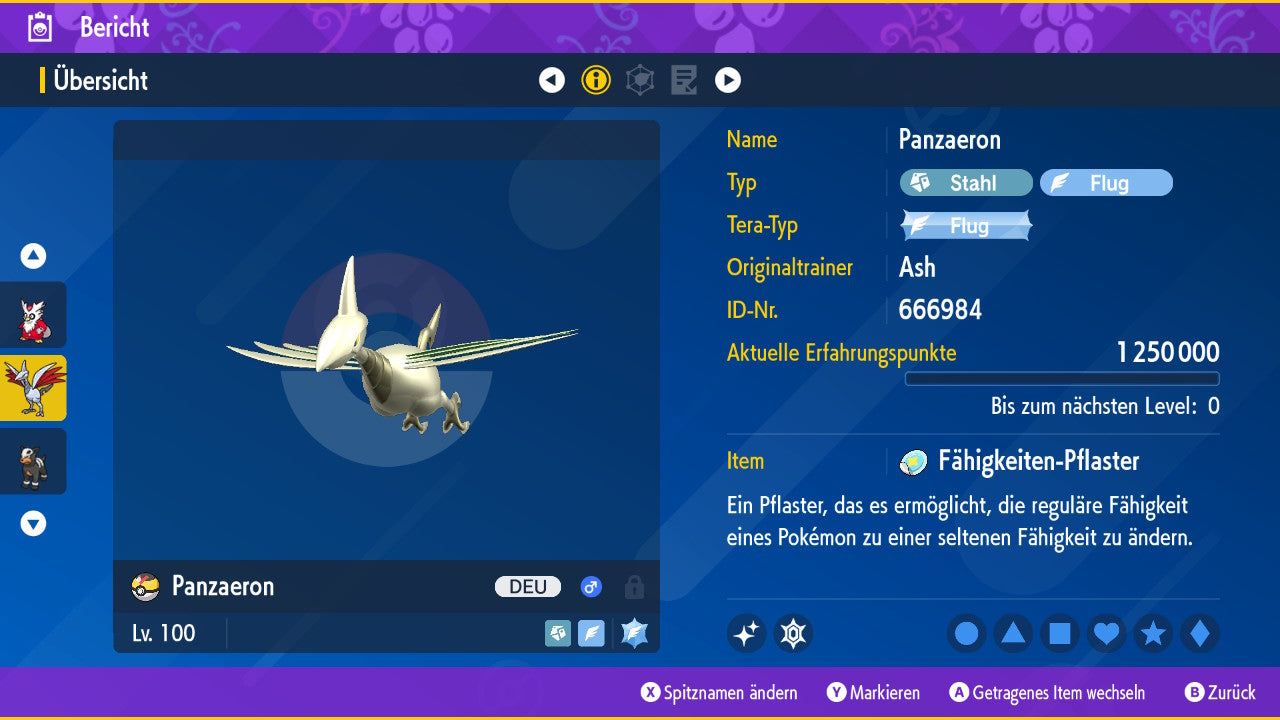Toggle the star marking
Screen dimensions: 1280x720
(1153, 634)
